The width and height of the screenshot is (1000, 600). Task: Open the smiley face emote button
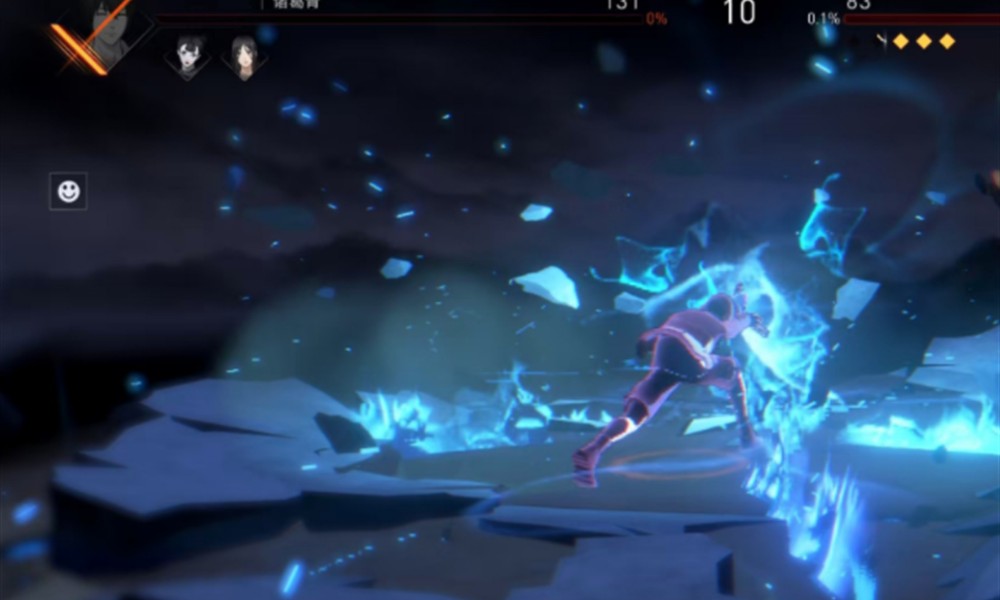click(x=68, y=191)
